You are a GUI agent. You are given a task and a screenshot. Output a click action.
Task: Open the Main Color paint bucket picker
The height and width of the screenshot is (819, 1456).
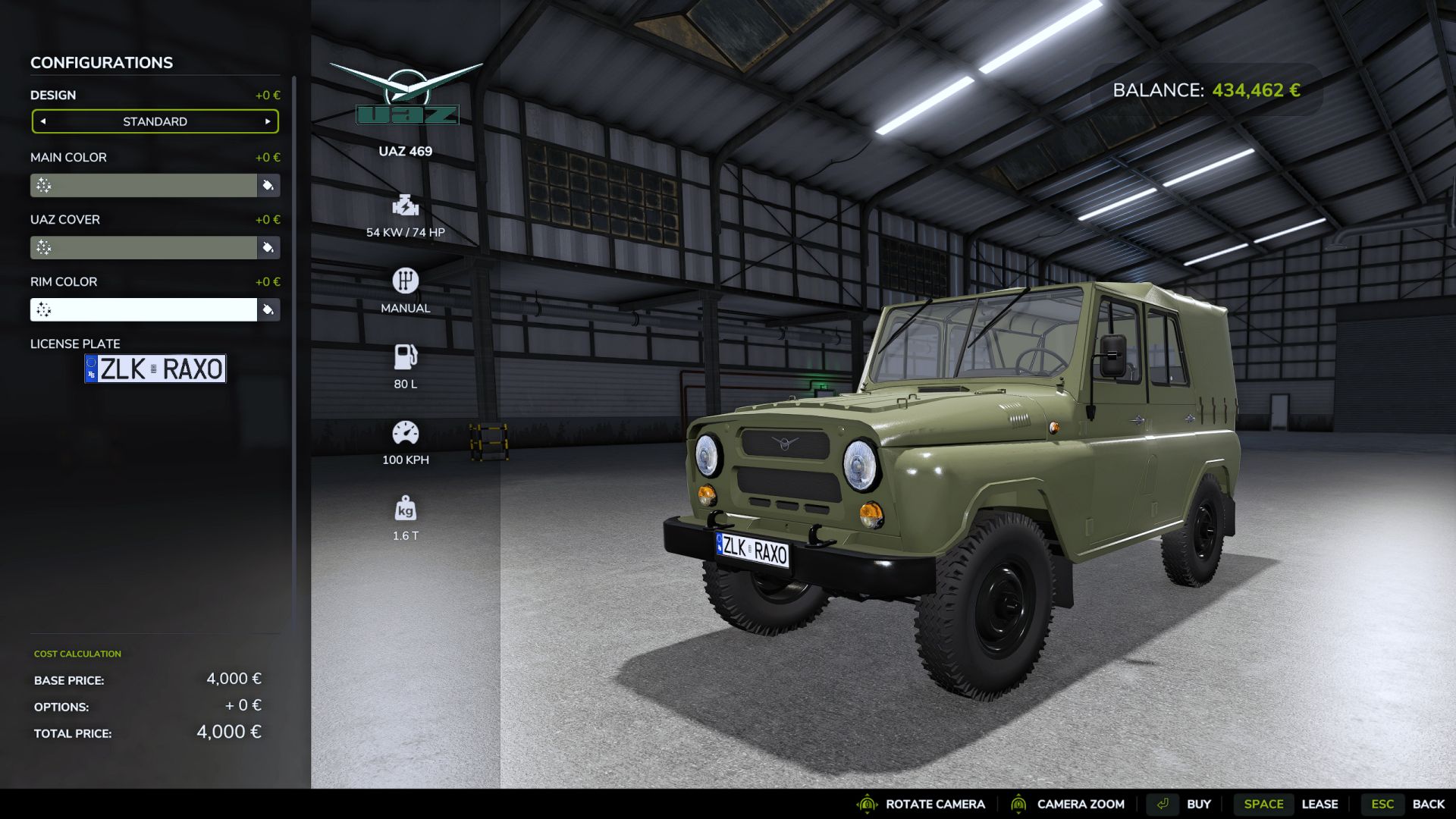click(268, 185)
